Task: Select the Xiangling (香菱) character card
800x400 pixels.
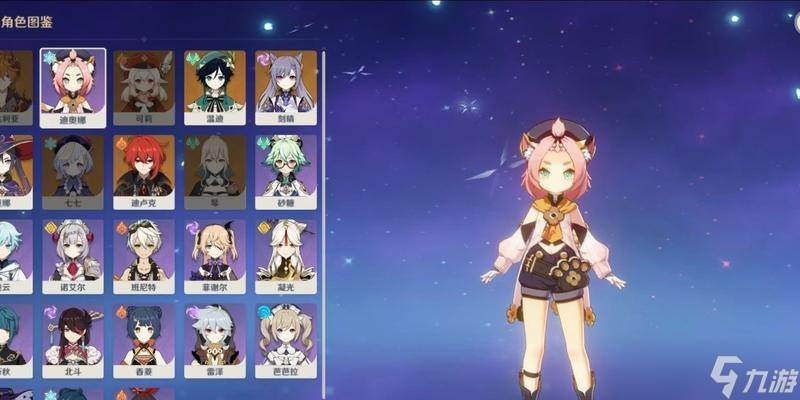Action: [x=143, y=338]
